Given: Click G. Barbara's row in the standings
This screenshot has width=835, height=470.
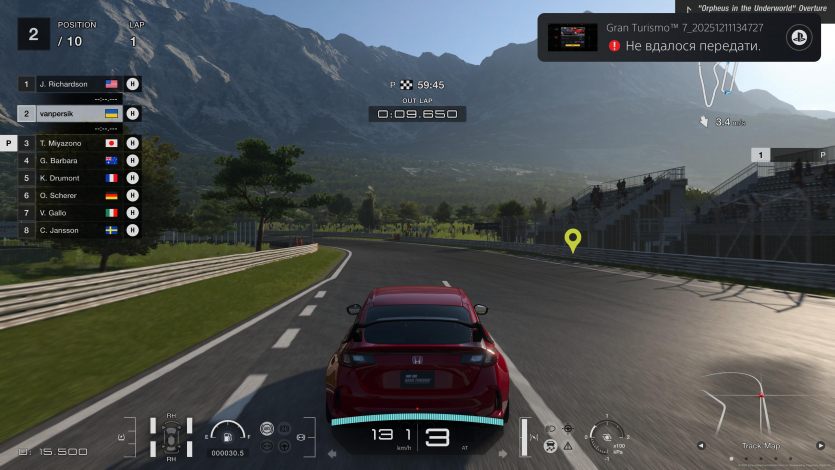Looking at the screenshot, I should pos(67,160).
